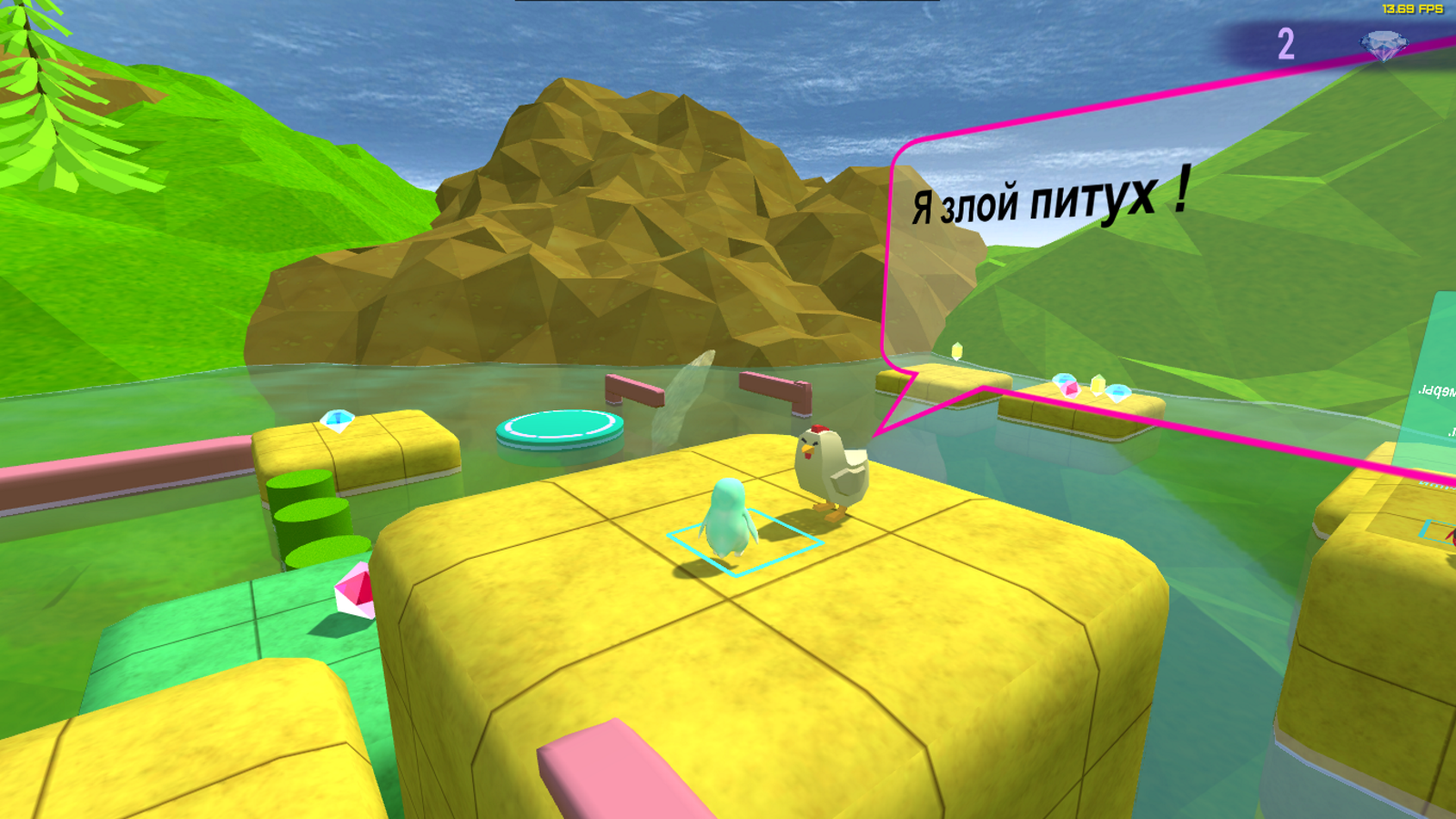Screen dimensions: 1456x819
Task: Select the blue diamond on the left yellow platform
Action: pos(337,421)
